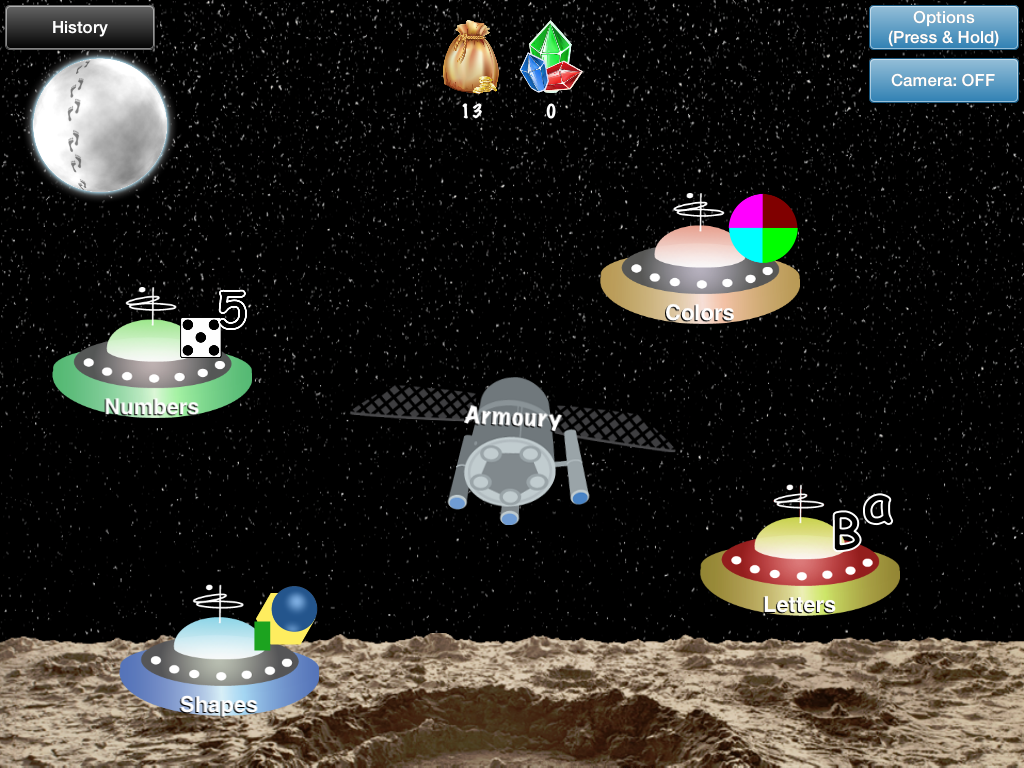Toggle the Camera: OFF button
The height and width of the screenshot is (768, 1024).
pos(943,80)
